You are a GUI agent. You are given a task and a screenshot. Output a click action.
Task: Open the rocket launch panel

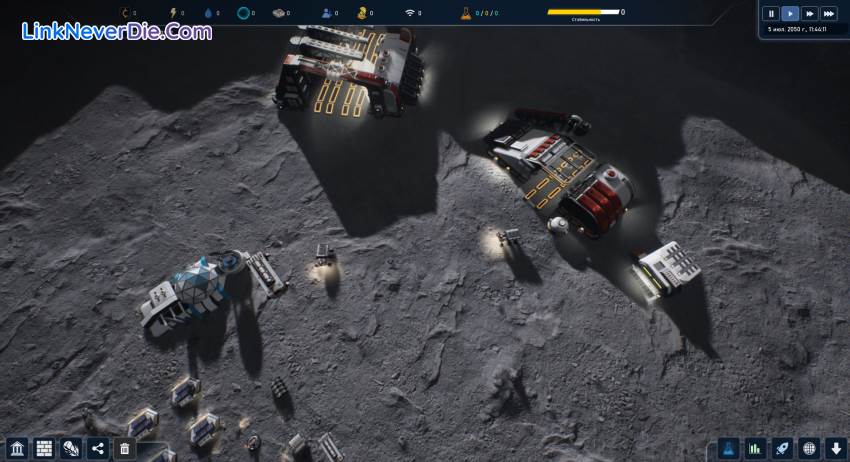[x=782, y=448]
